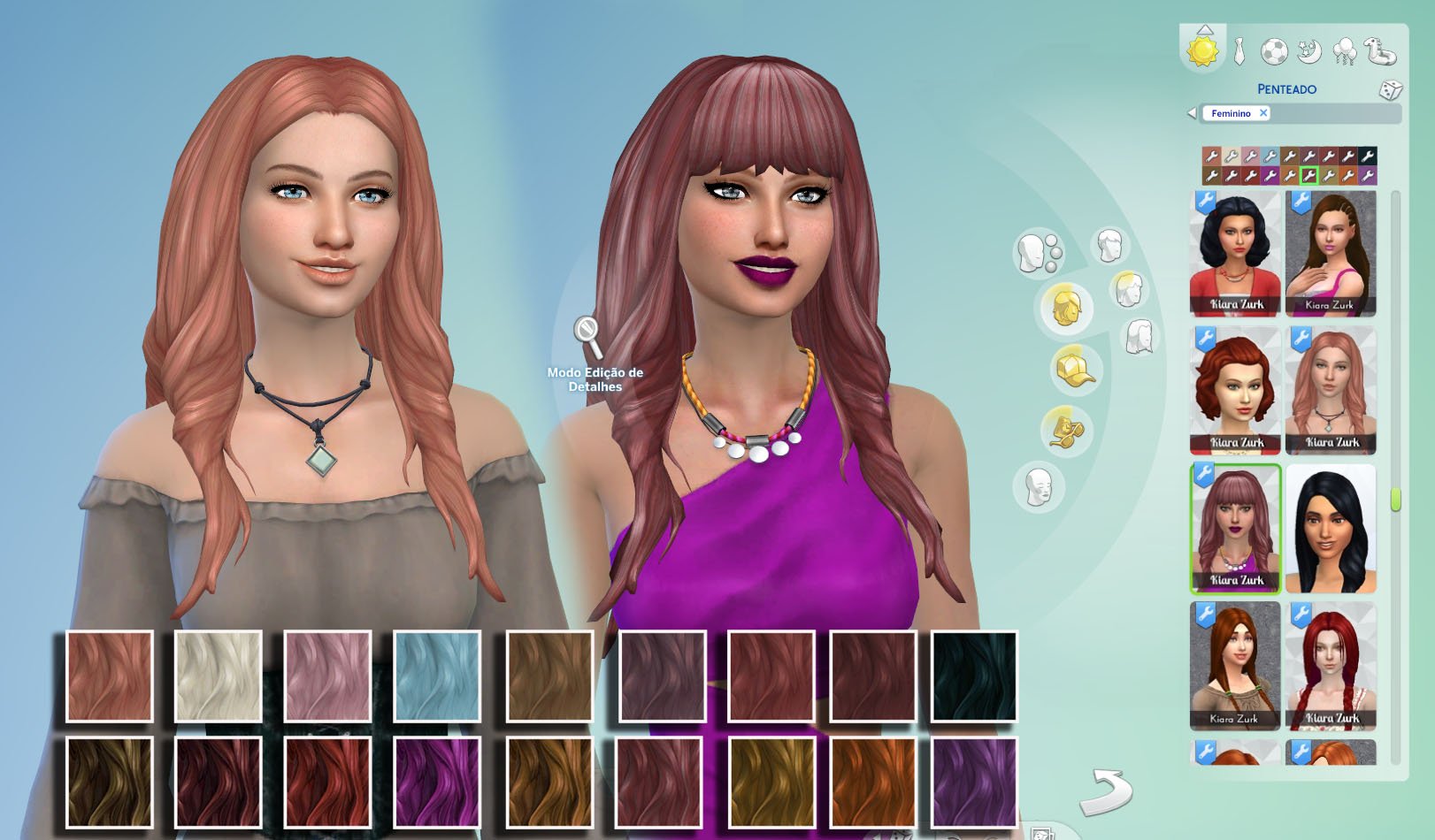Viewport: 1435px width, 840px height.
Task: Click the undo arrow button
Action: point(1106,790)
